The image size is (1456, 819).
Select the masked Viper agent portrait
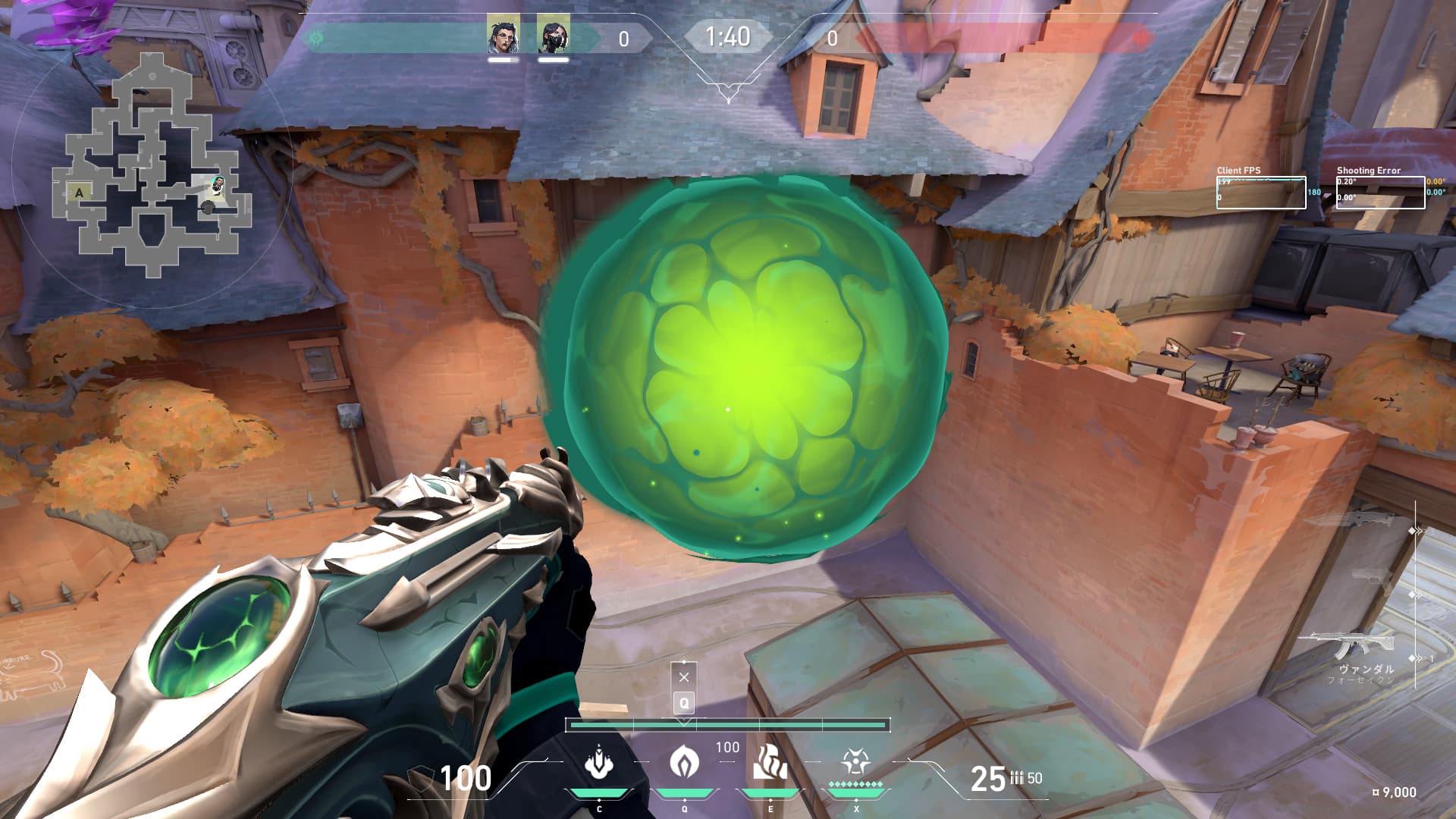tap(554, 33)
